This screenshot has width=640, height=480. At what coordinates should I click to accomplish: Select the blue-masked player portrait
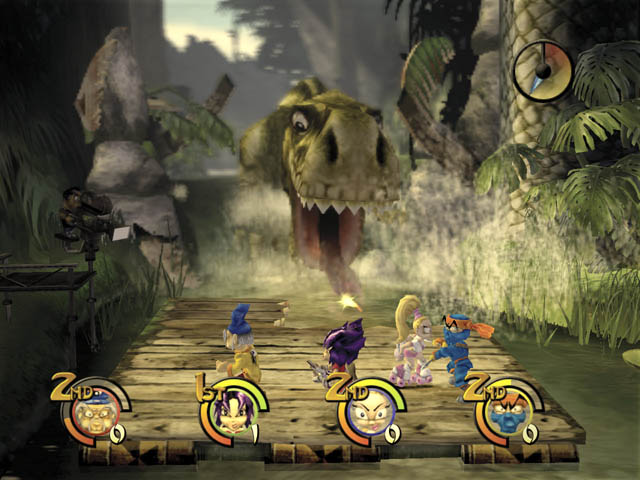[501, 410]
